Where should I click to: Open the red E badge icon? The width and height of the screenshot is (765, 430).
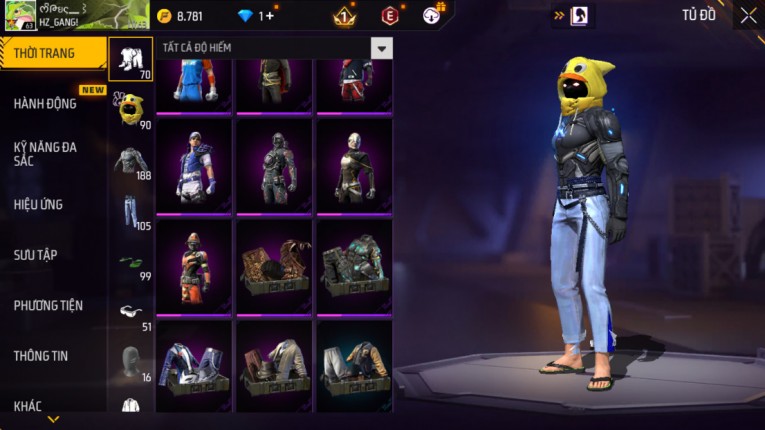pyautogui.click(x=390, y=16)
